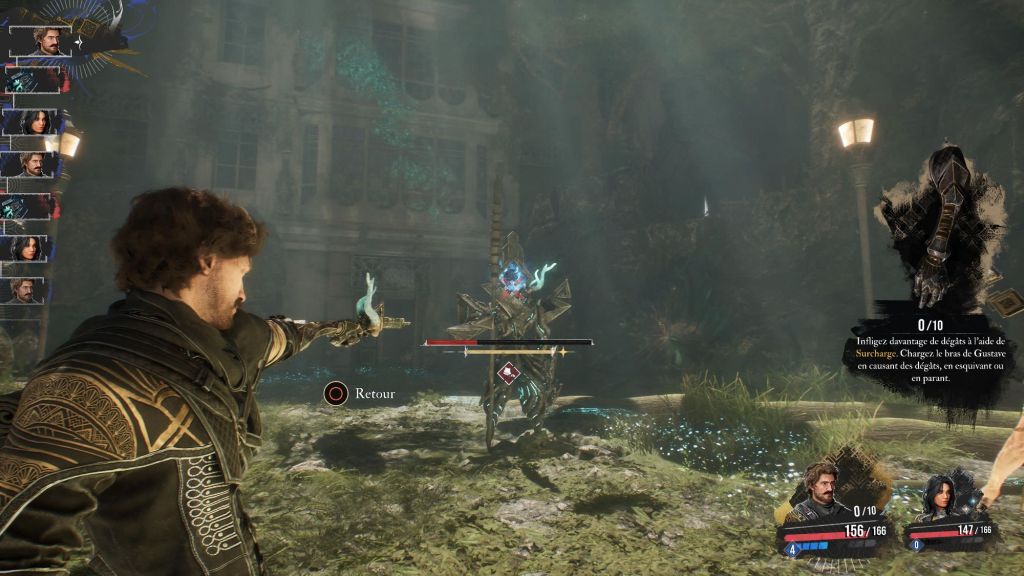The height and width of the screenshot is (576, 1024).
Task: Click the red diamond target marker on the enemy
Action: [x=509, y=373]
